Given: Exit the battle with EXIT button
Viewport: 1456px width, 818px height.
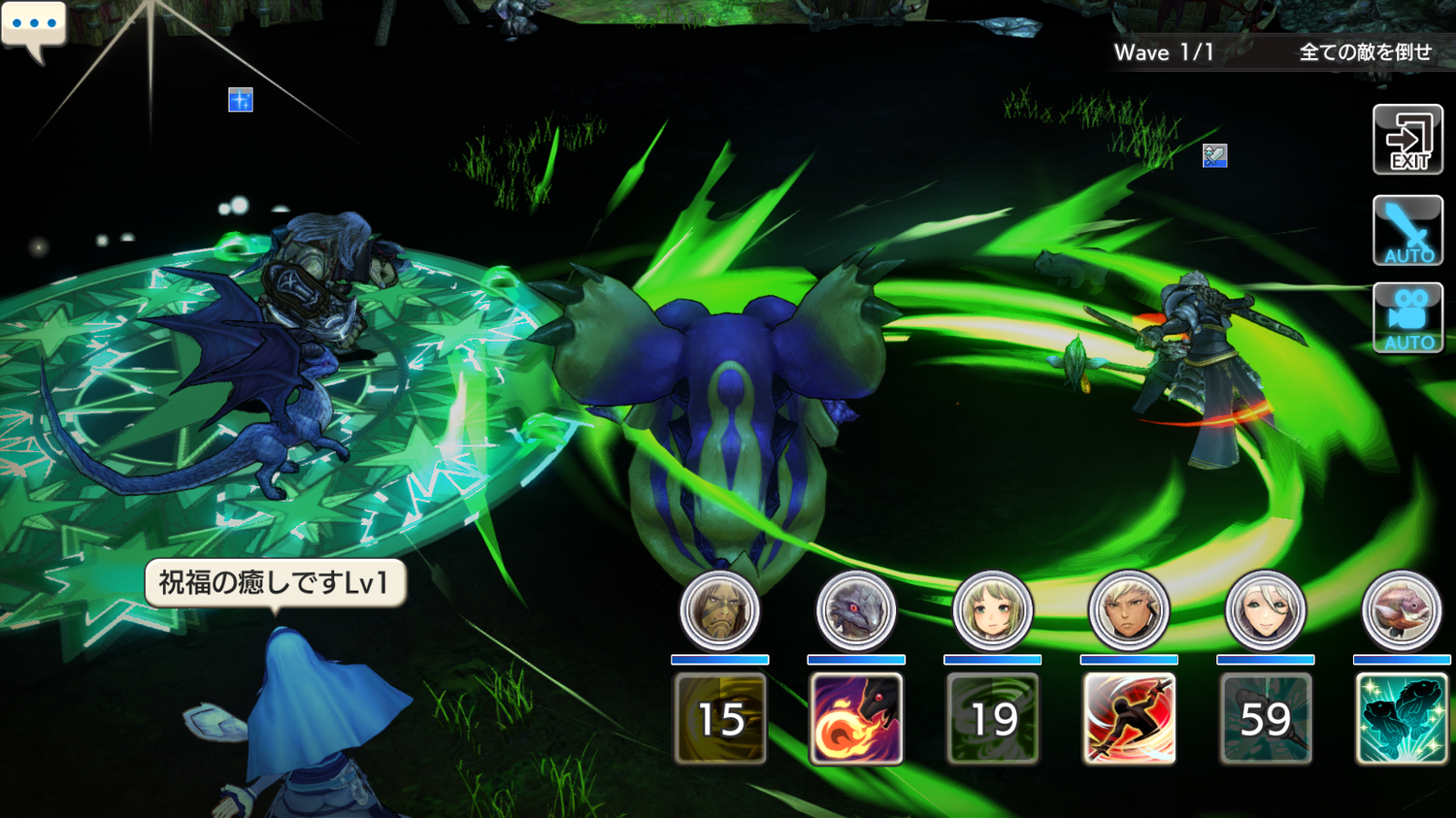Looking at the screenshot, I should coord(1407,141).
